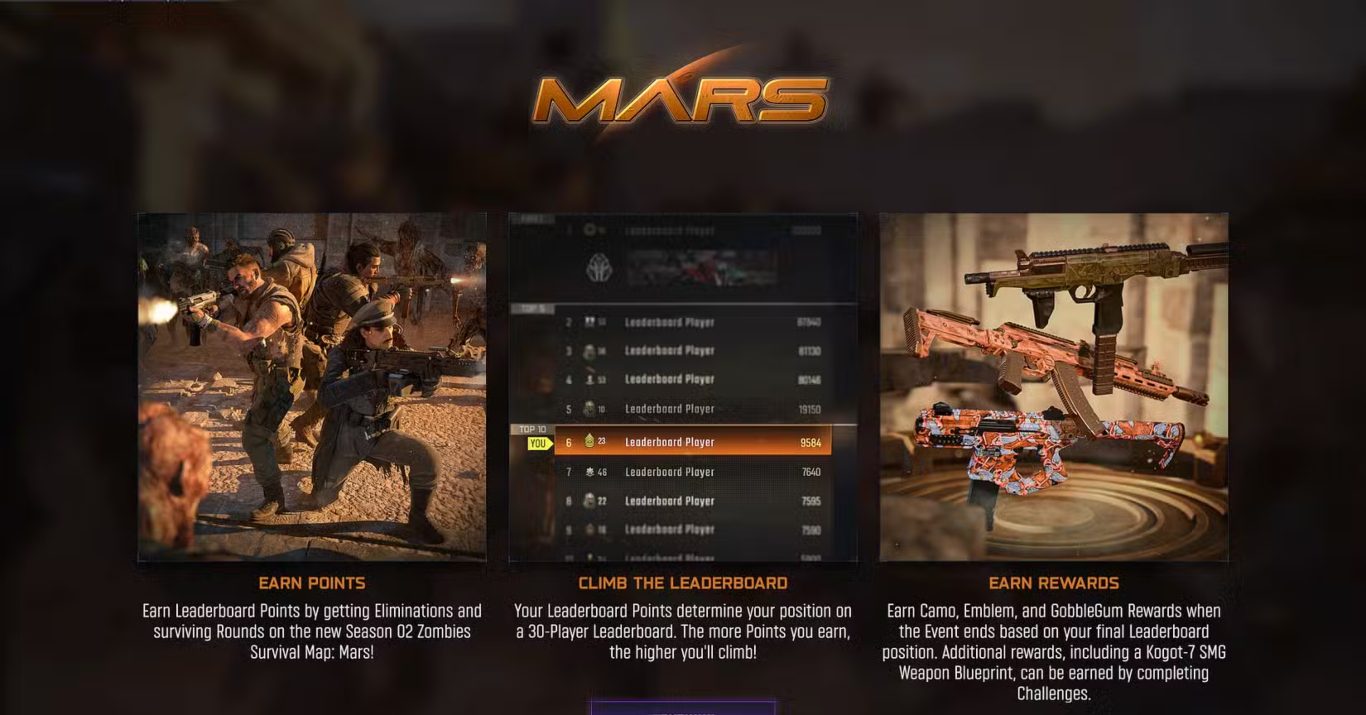Select the Earn Points zombie battle image
The width and height of the screenshot is (1366, 715).
(x=312, y=386)
